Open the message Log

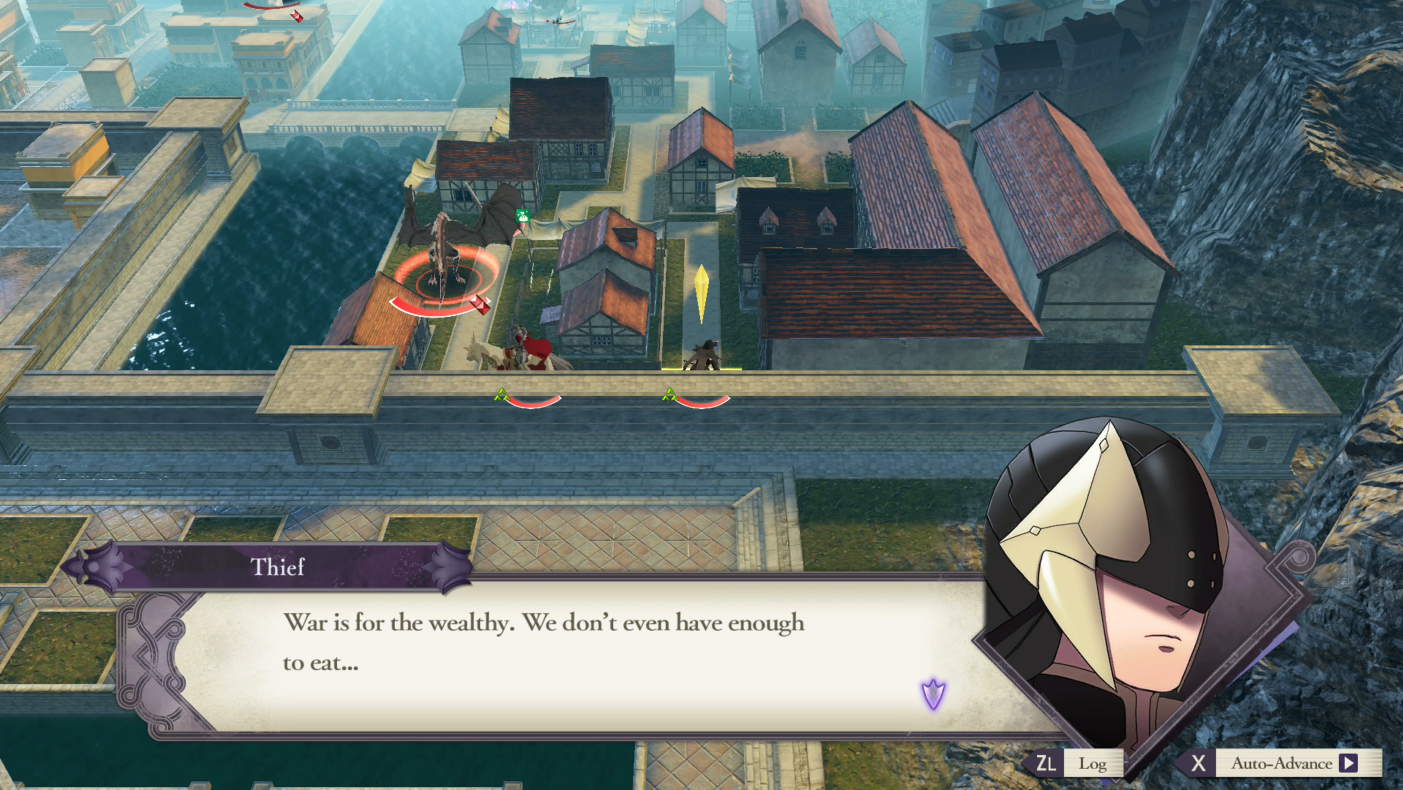[x=1095, y=763]
